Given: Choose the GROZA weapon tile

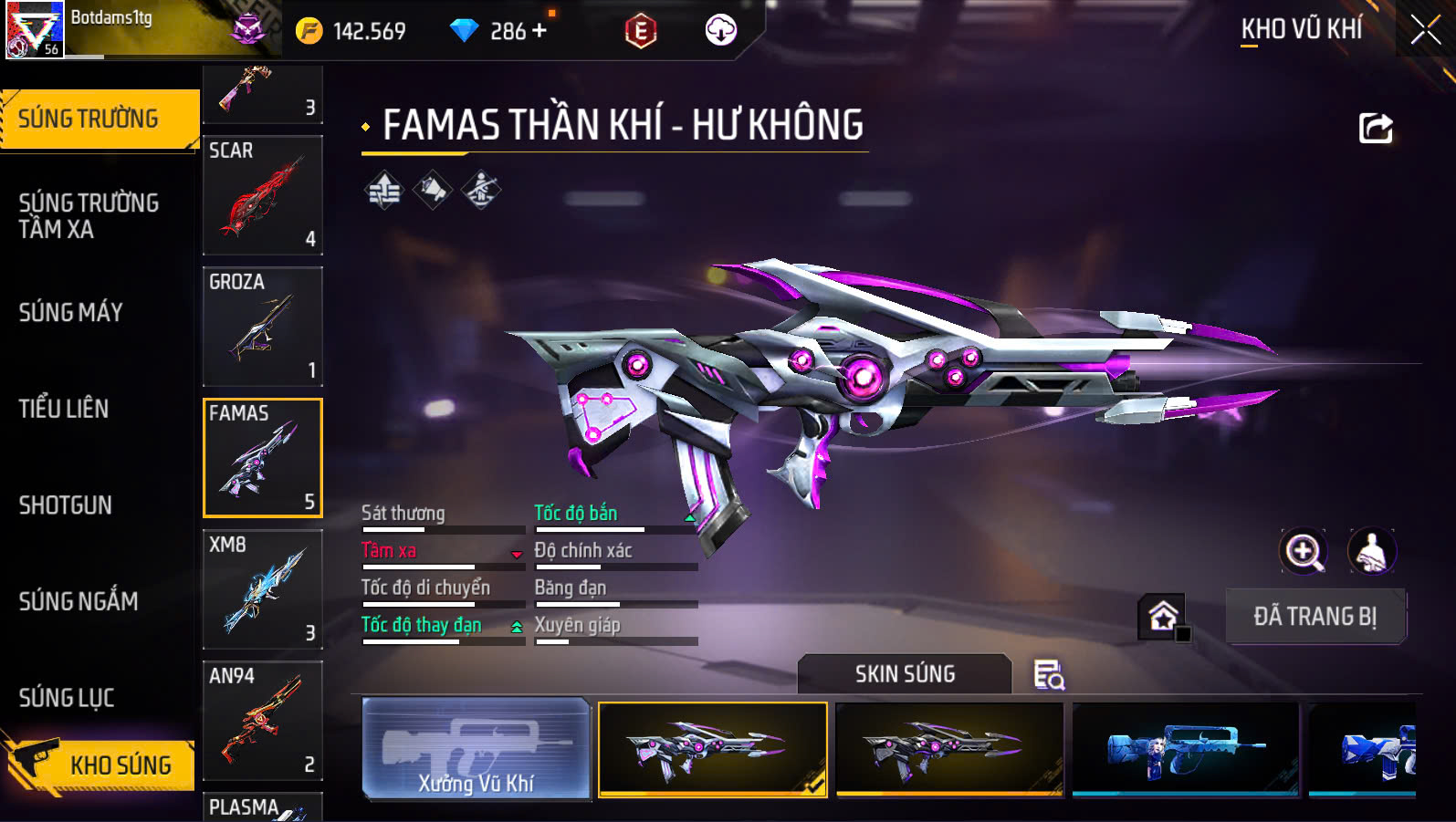Looking at the screenshot, I should tap(263, 327).
